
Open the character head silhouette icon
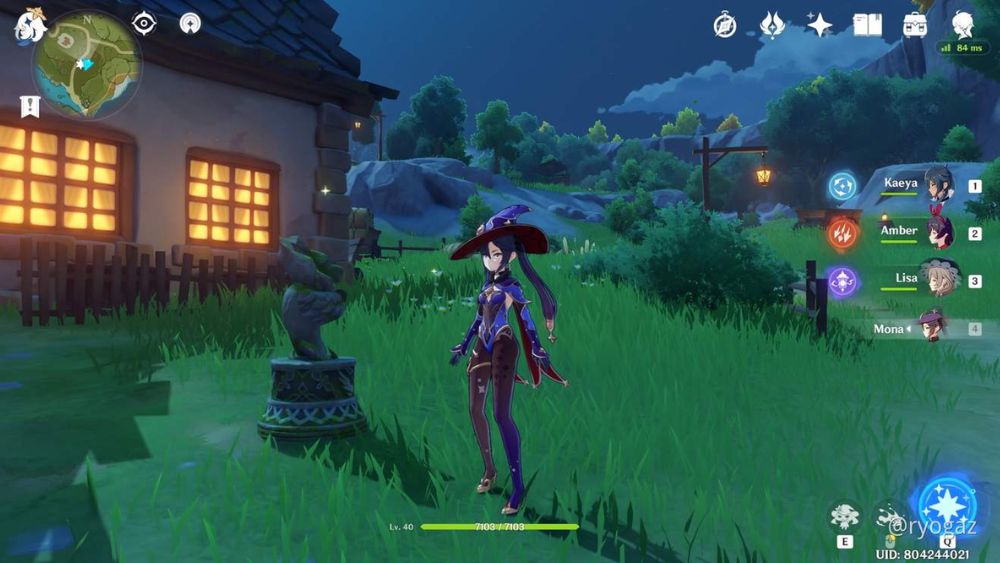coord(963,25)
